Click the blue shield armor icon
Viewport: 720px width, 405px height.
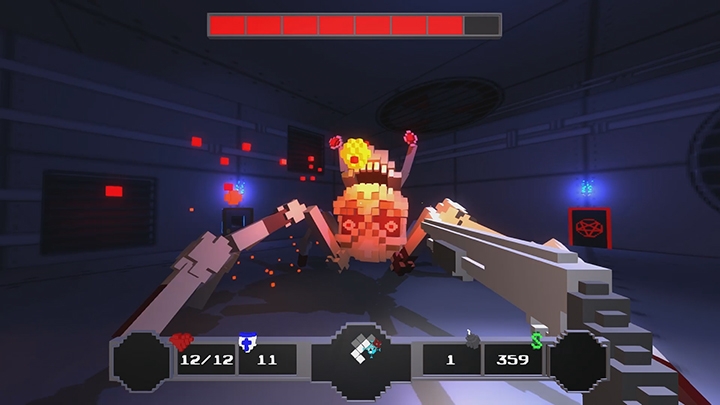click(x=246, y=342)
